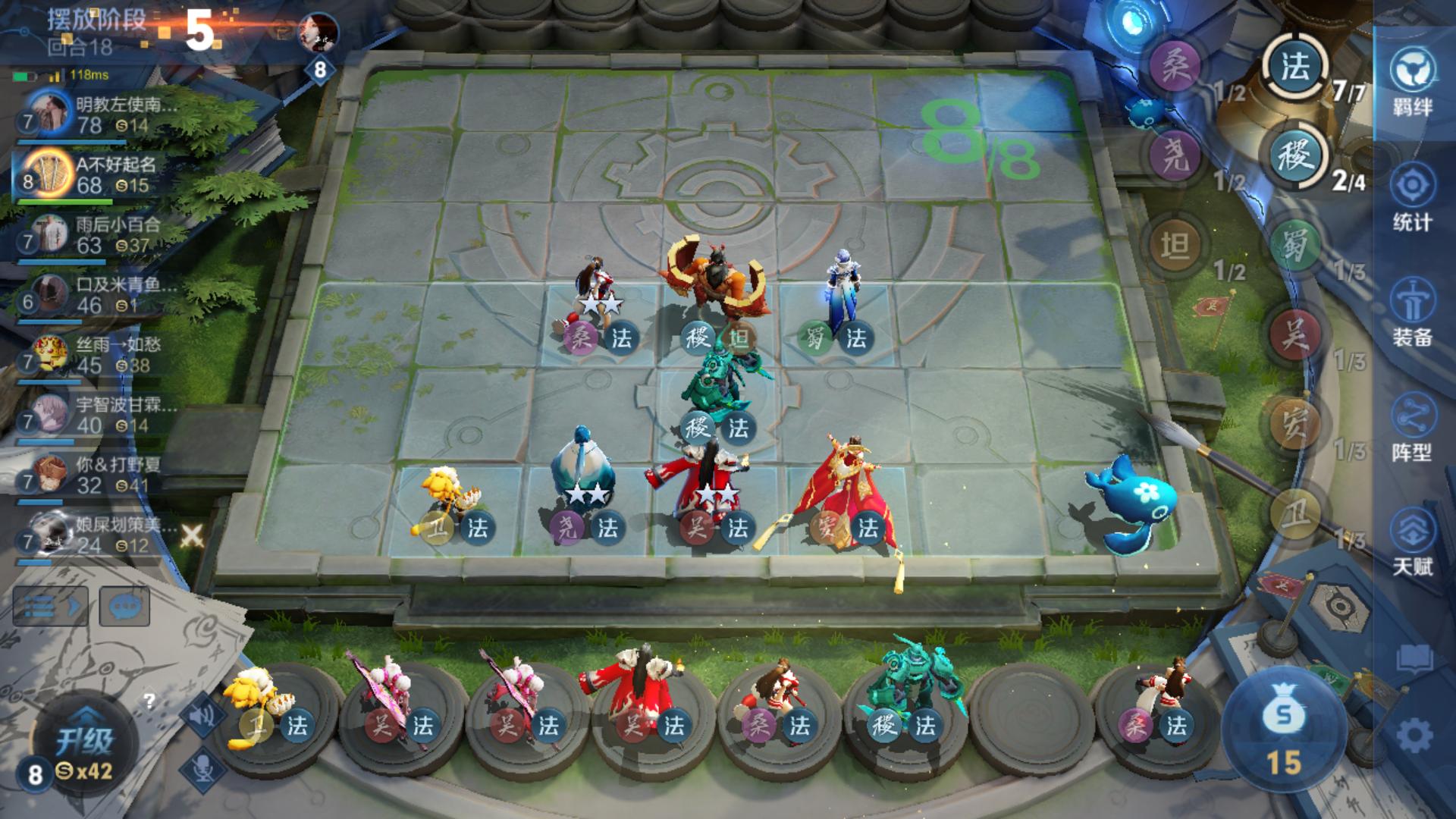1456x819 pixels.
Task: Open the chat bubble button
Action: (124, 606)
